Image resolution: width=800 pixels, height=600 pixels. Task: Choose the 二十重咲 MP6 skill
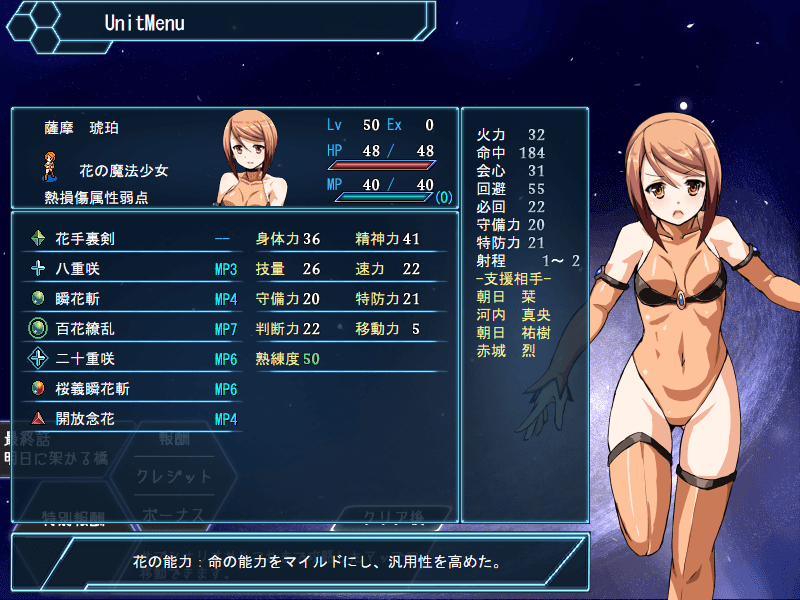(135, 359)
